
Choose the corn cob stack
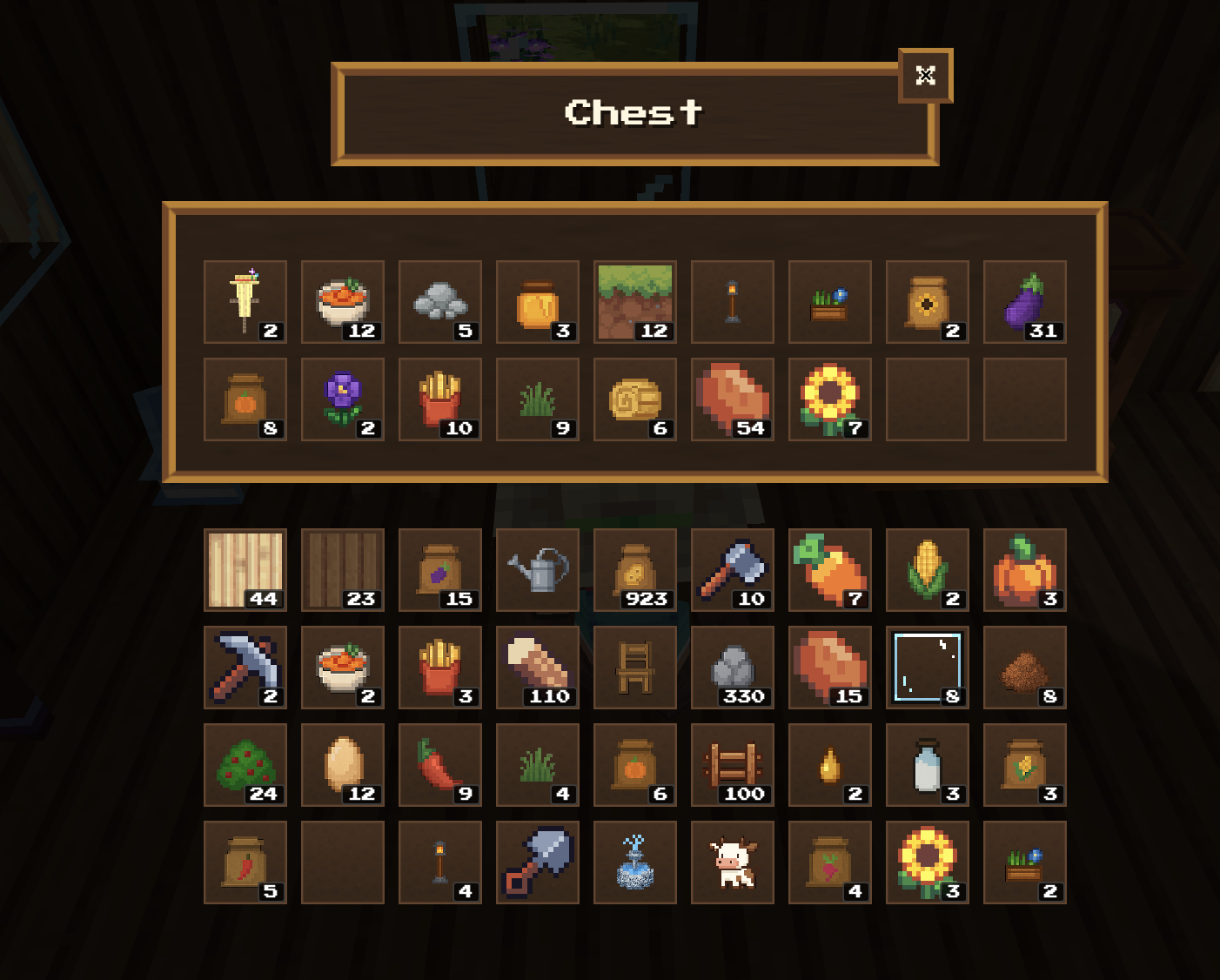(x=927, y=570)
